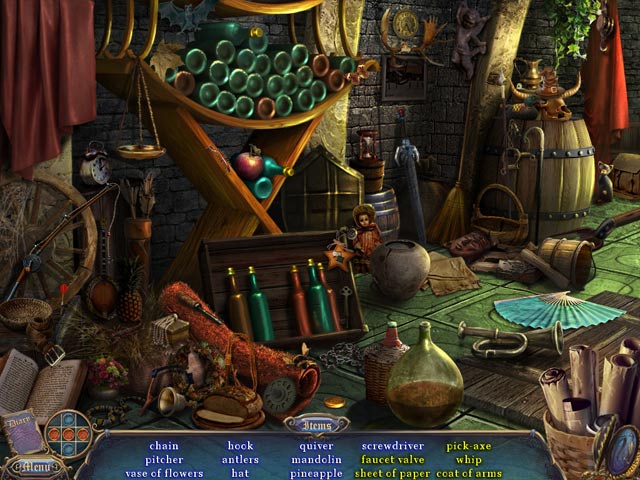The width and height of the screenshot is (640, 480).
Task: Select the yellow 'pick-axe' entry
Action: pos(468,446)
